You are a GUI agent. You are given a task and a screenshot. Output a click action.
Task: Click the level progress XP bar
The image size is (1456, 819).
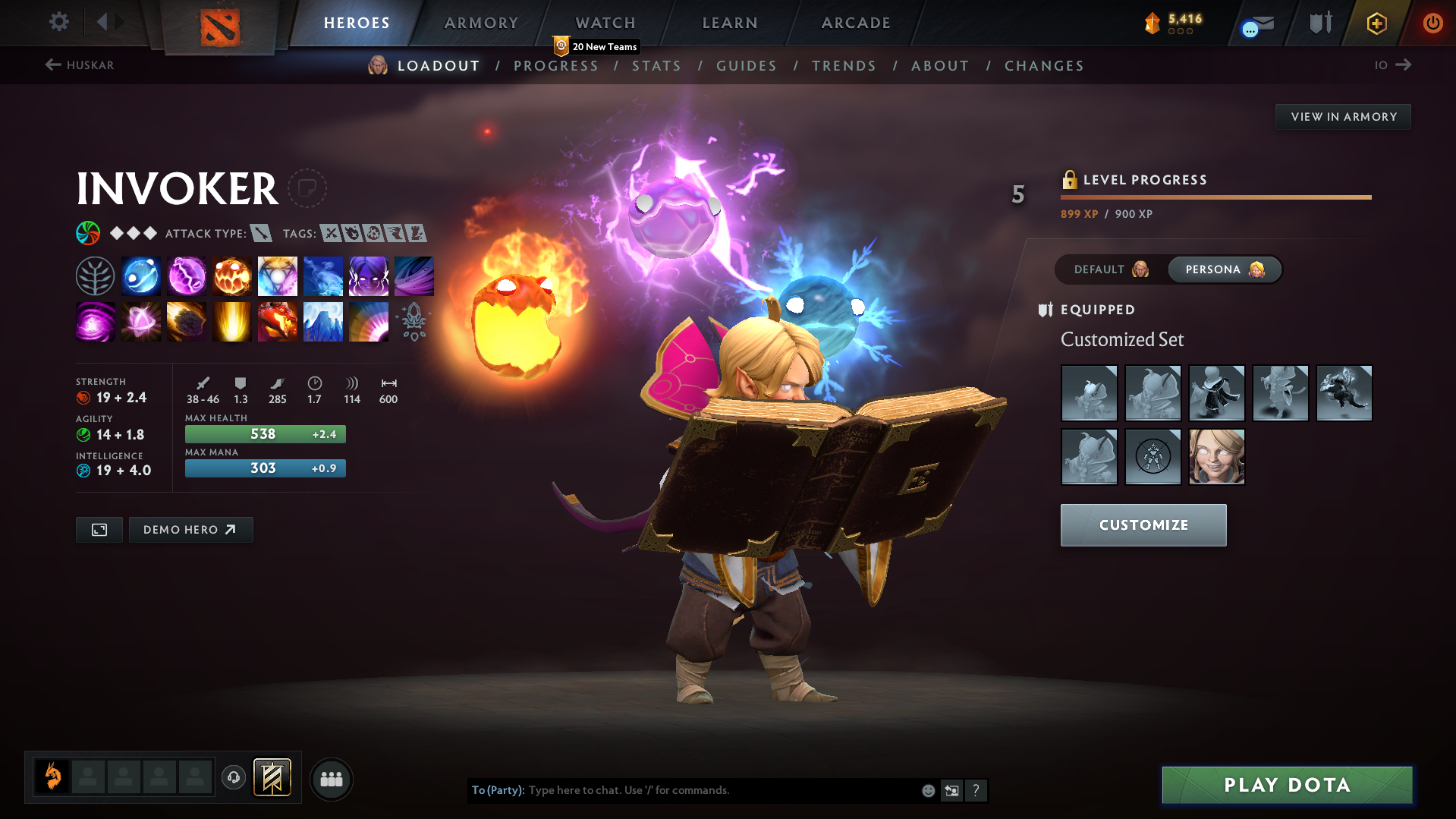pyautogui.click(x=1215, y=197)
